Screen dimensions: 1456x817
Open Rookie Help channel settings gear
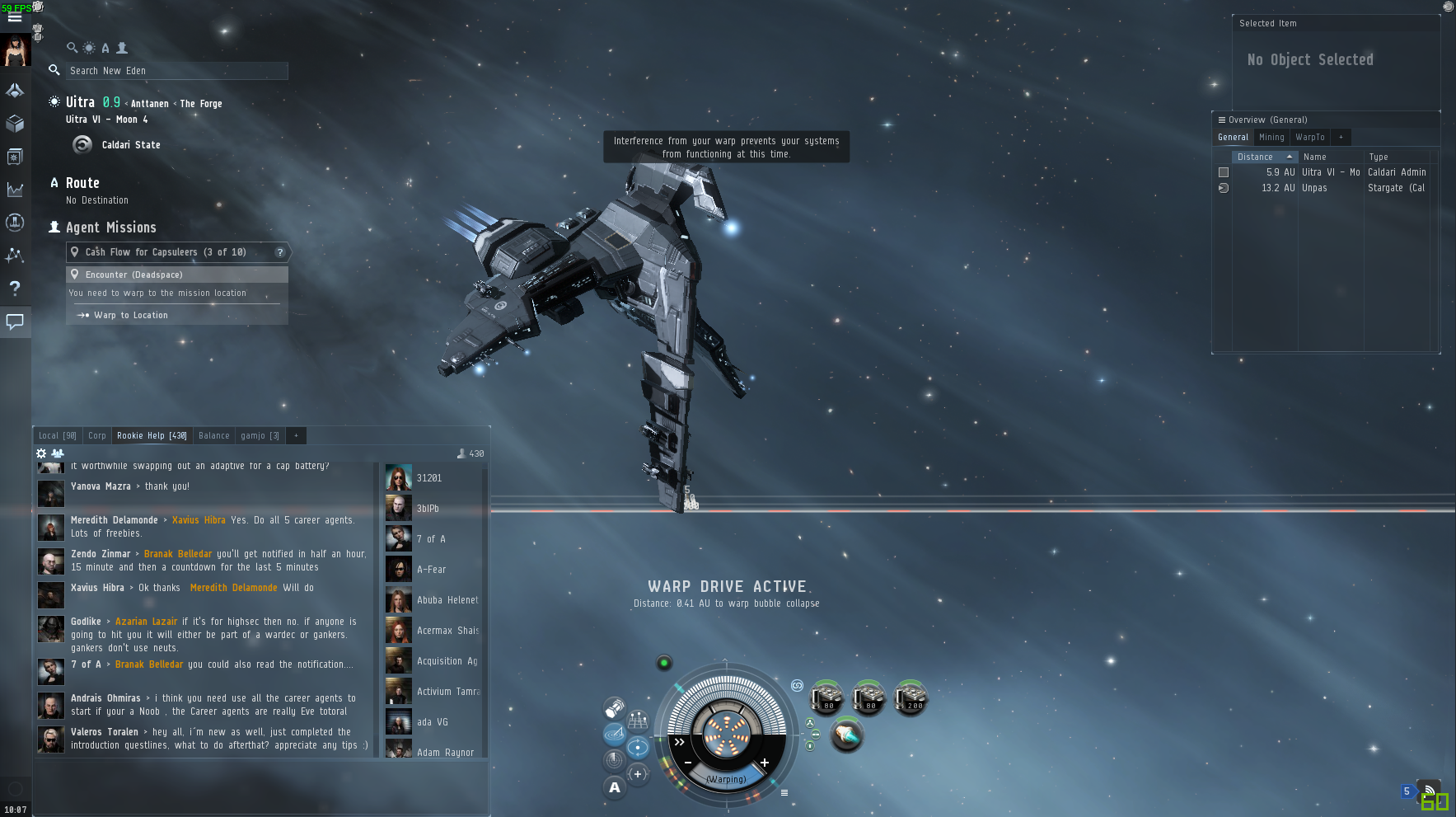41,453
